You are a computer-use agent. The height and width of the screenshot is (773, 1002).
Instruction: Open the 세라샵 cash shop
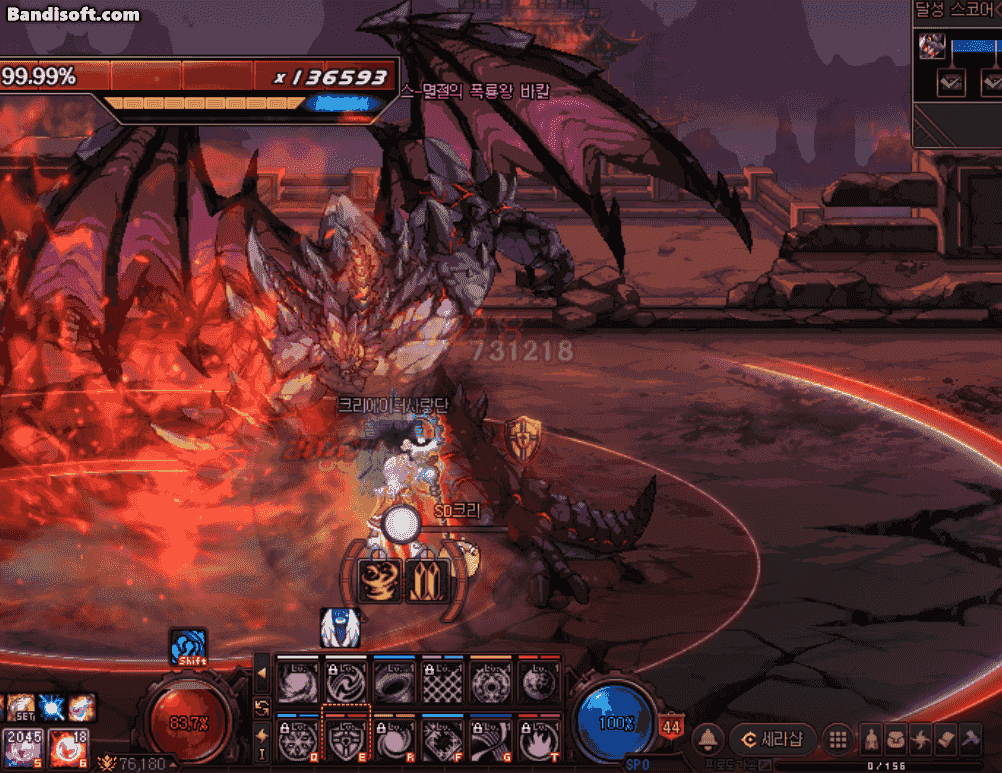coord(774,740)
